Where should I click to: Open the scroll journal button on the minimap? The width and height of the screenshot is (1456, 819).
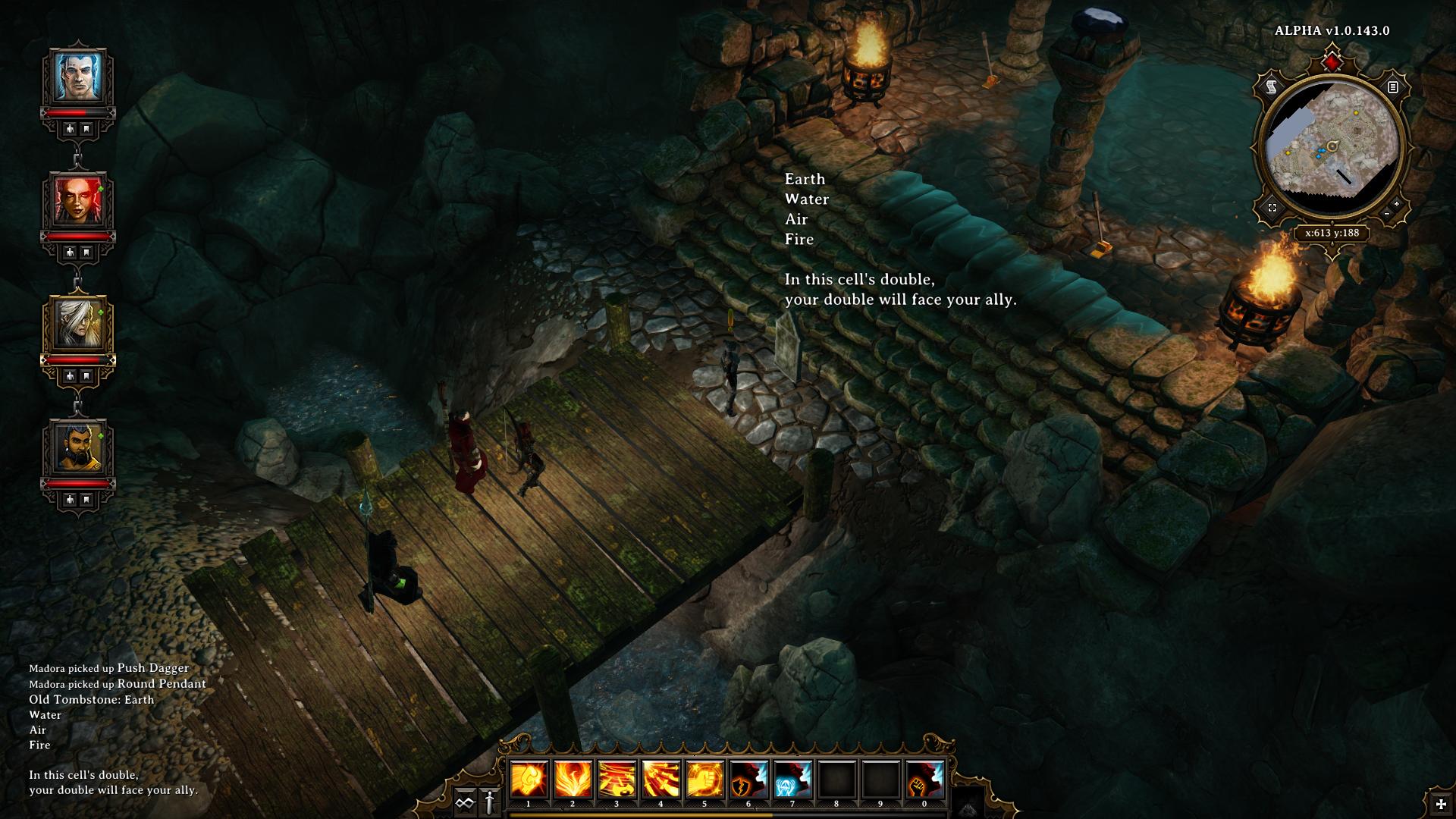pos(1272,88)
